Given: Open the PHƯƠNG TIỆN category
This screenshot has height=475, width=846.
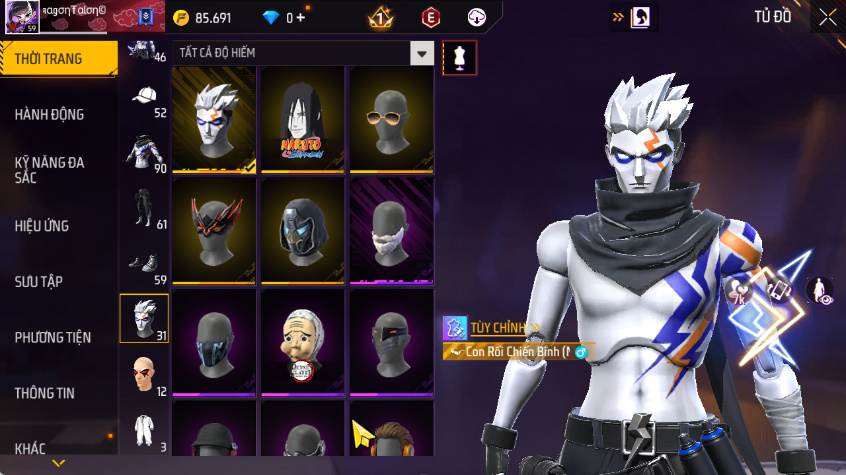Looking at the screenshot, I should click(53, 337).
